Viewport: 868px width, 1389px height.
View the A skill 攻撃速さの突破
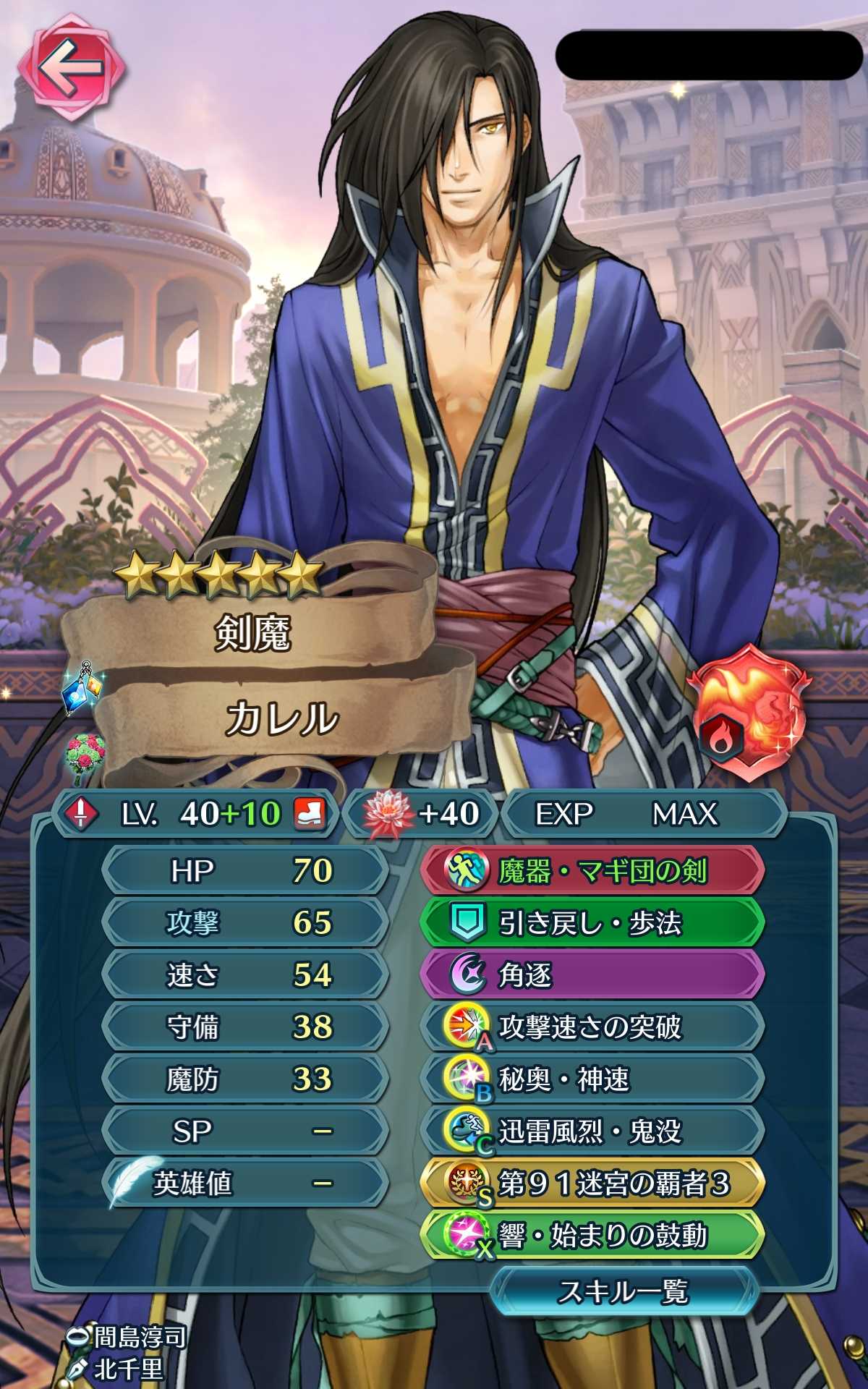coord(592,1027)
